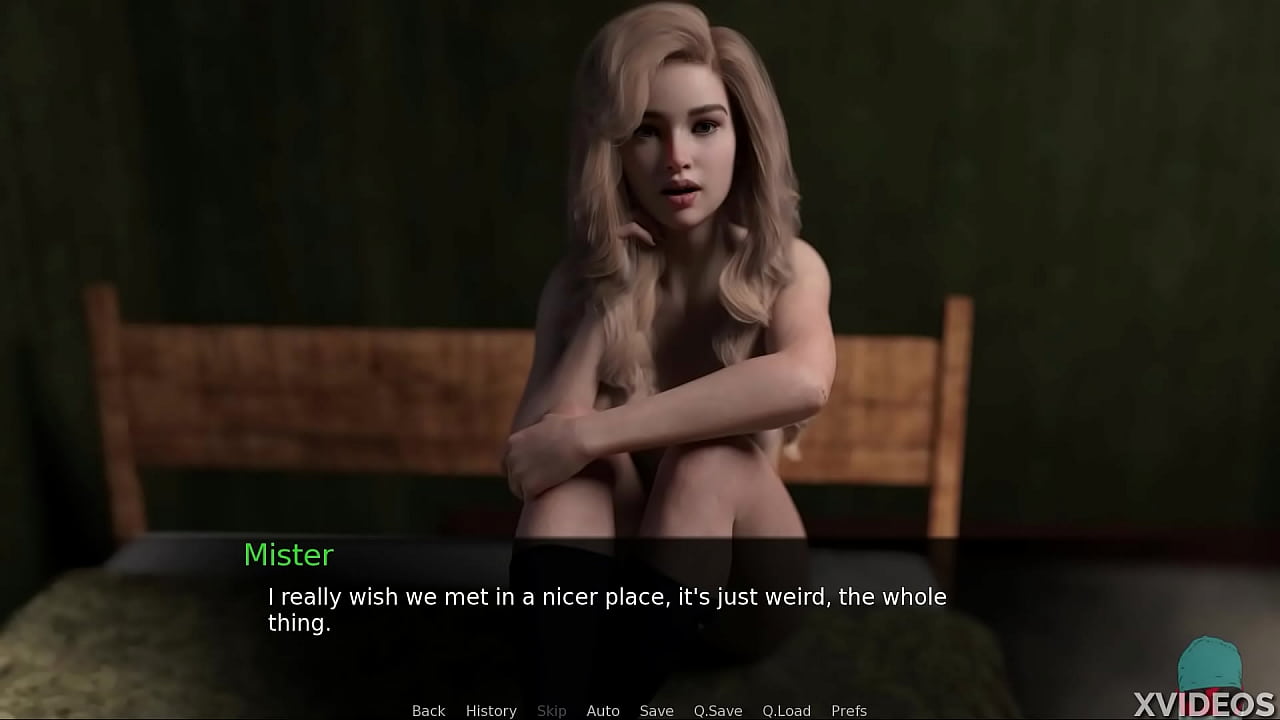The height and width of the screenshot is (720, 1280).
Task: Open the Prefs settings screen
Action: tap(849, 711)
